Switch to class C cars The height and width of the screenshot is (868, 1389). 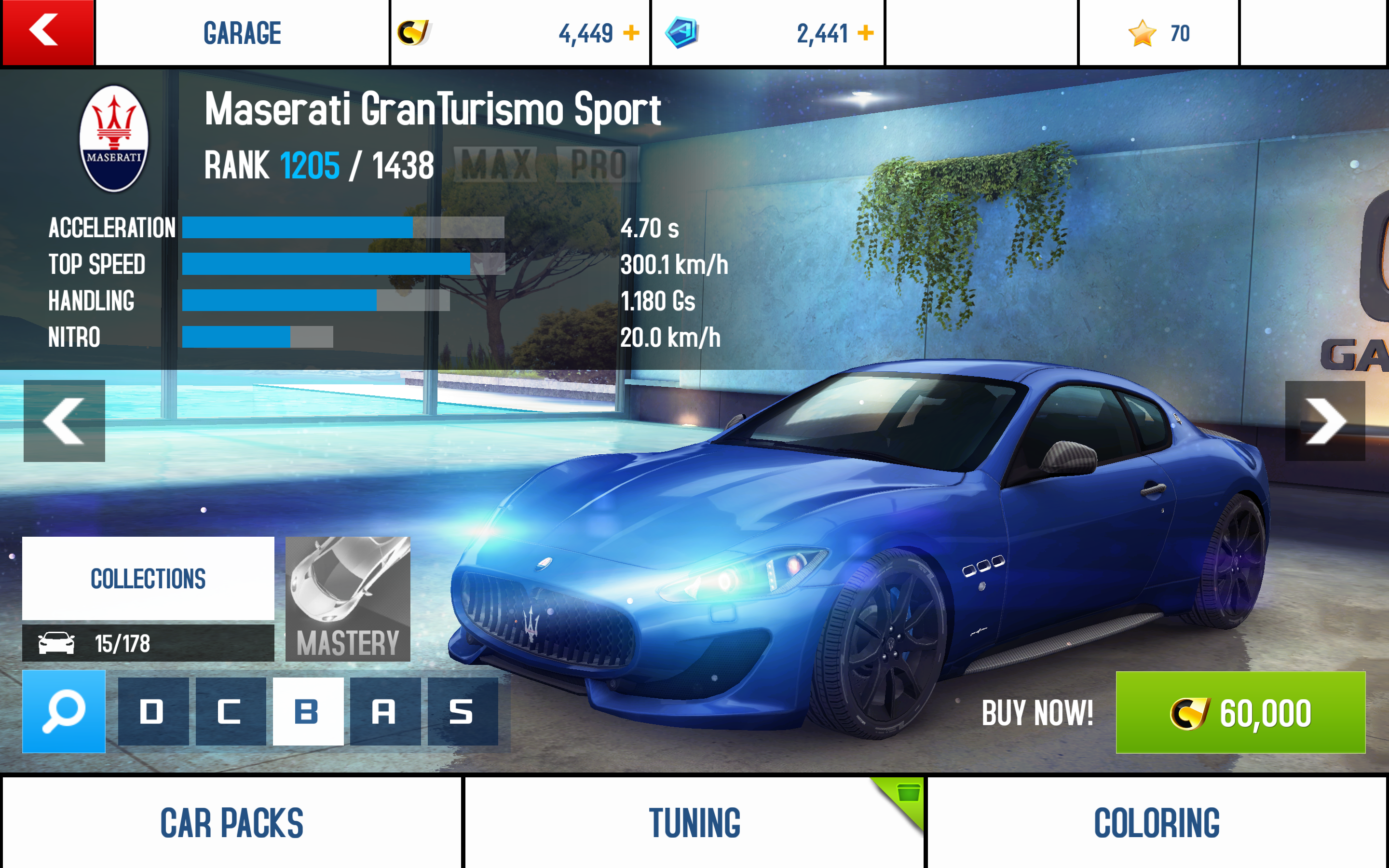pos(230,711)
